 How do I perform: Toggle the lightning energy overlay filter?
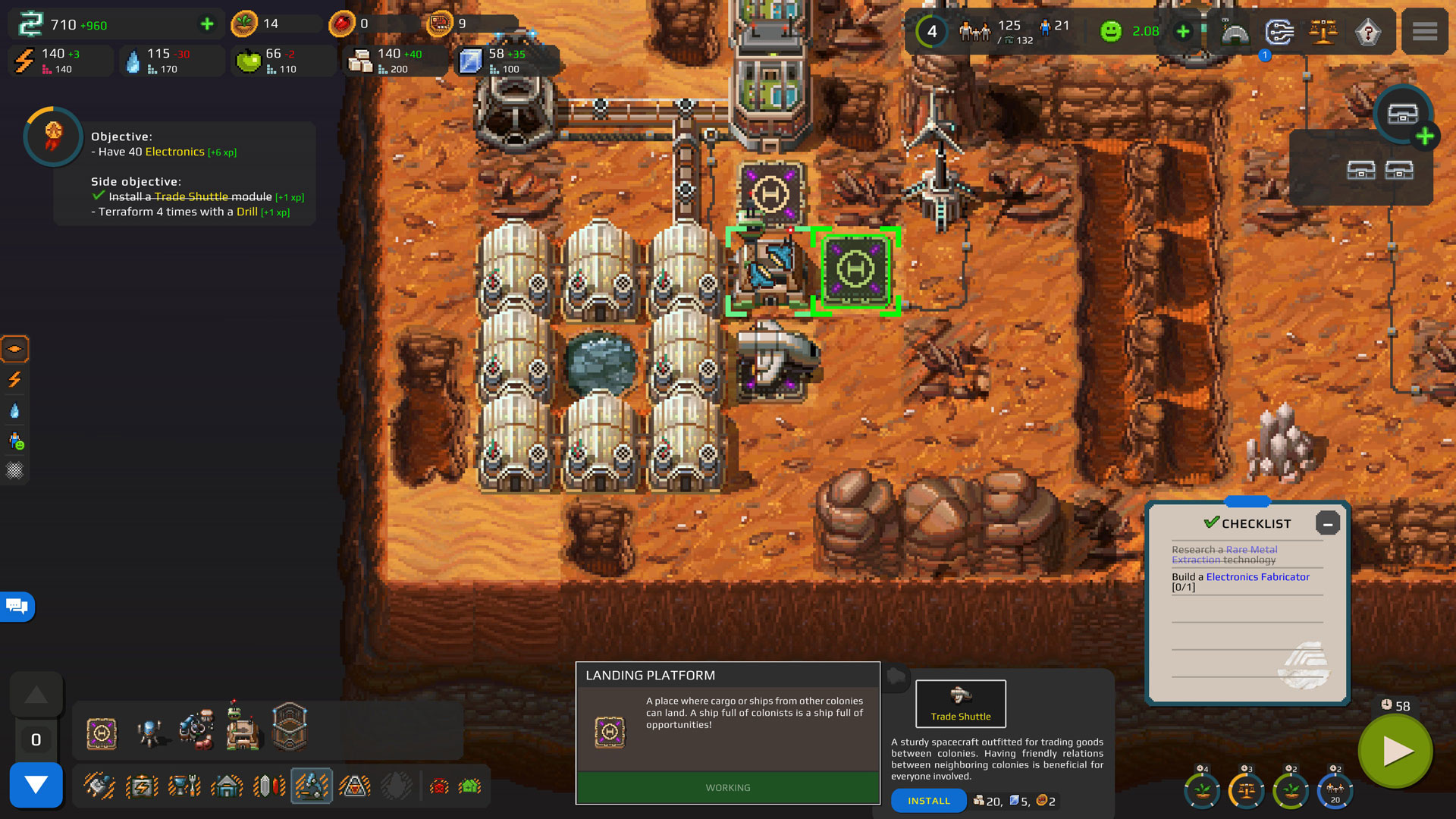pos(14,379)
